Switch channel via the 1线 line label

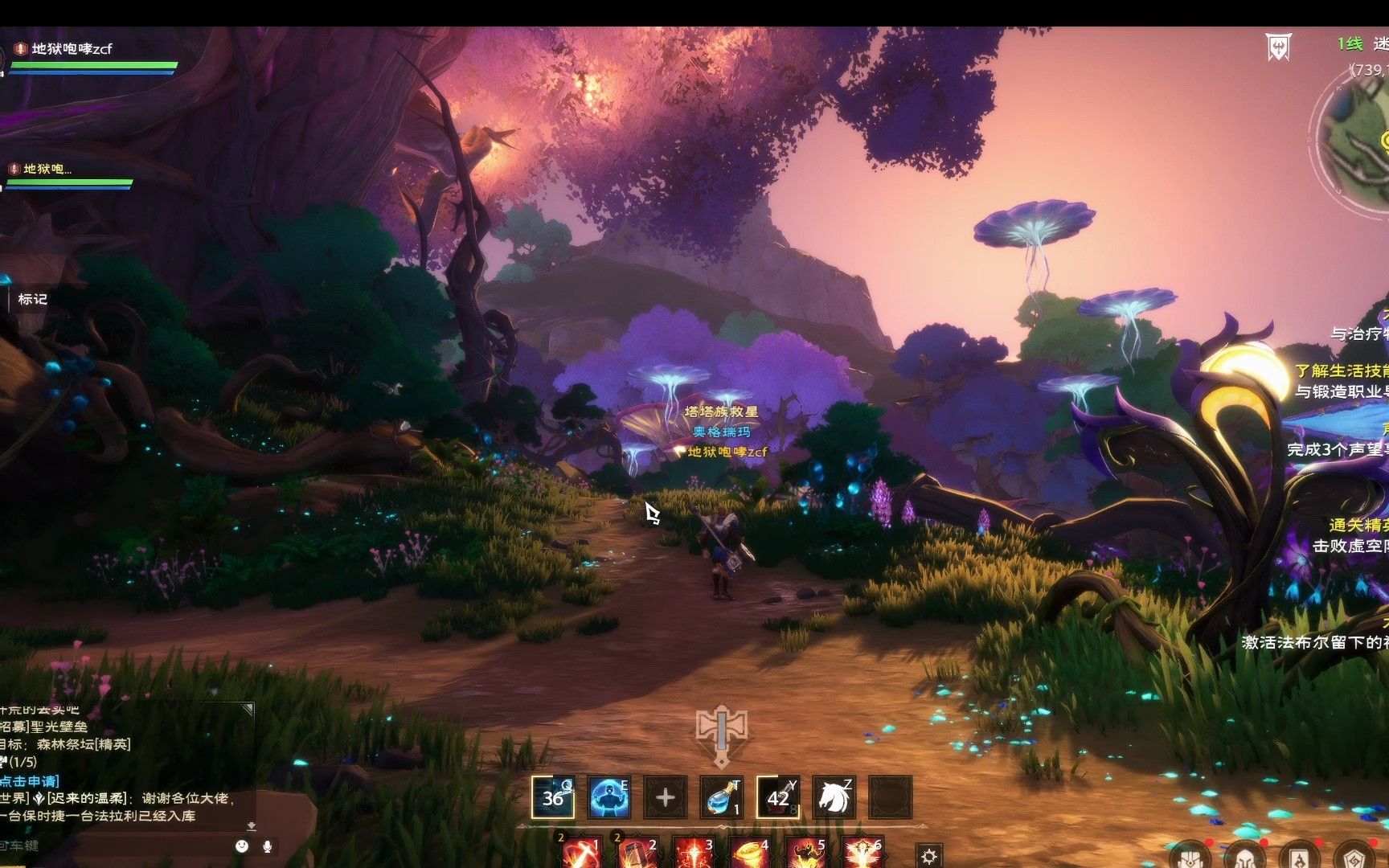(1350, 44)
